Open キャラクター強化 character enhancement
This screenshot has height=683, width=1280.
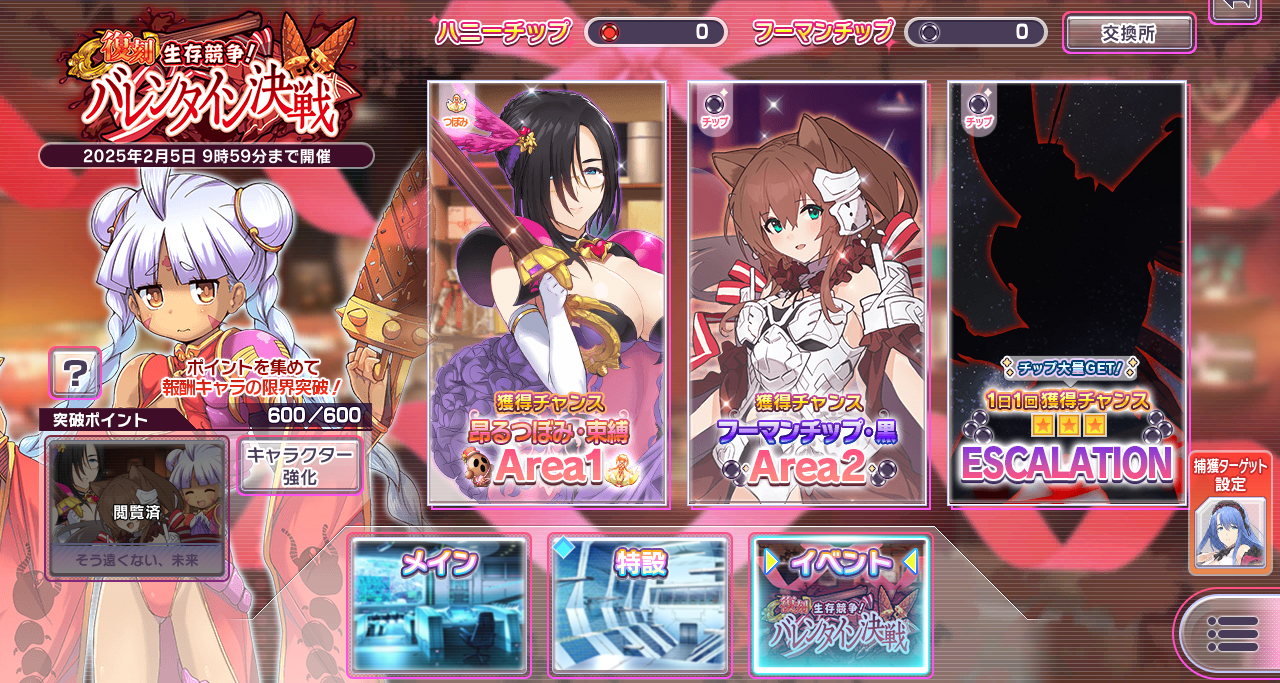pos(300,465)
